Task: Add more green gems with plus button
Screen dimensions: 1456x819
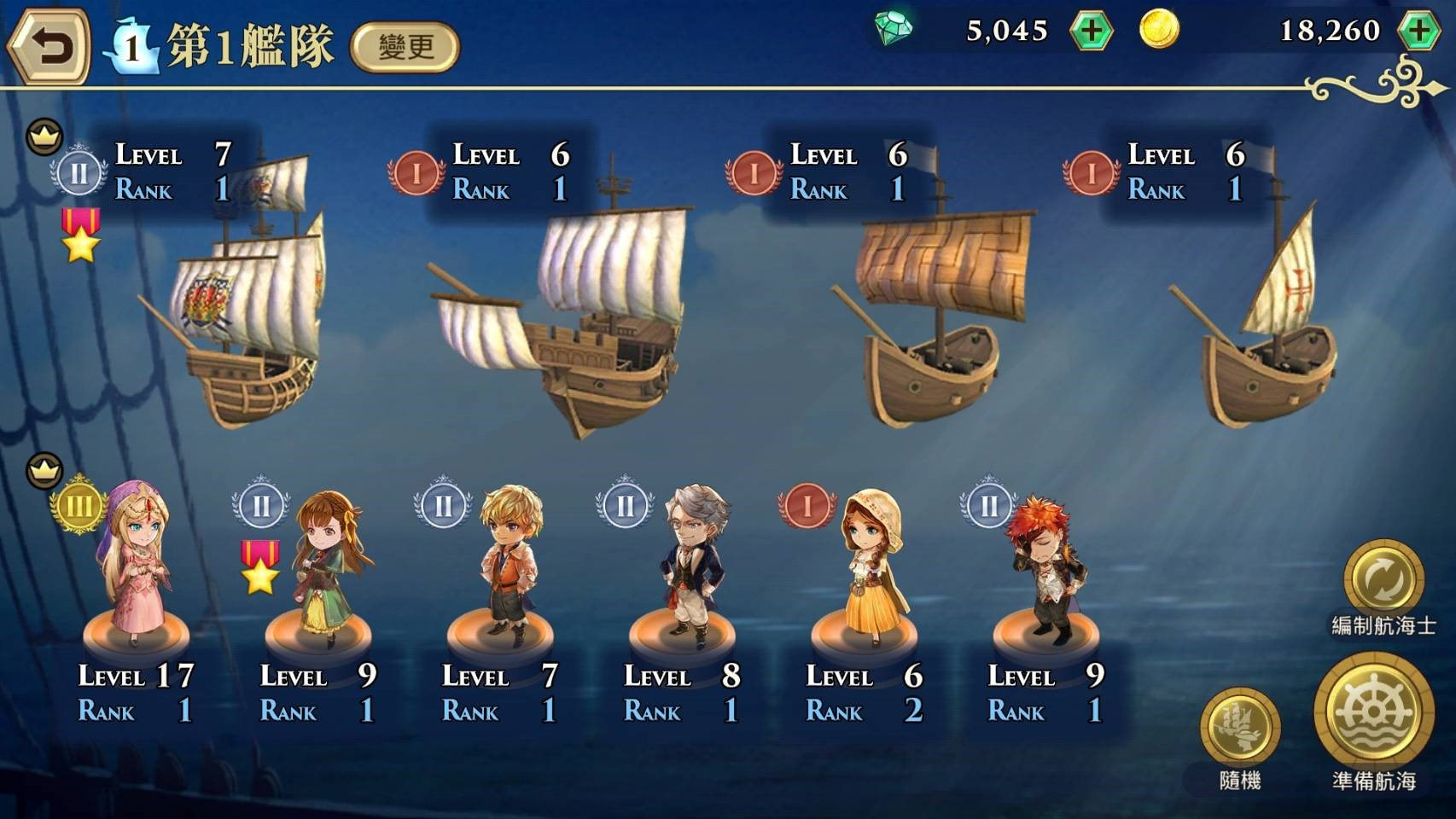Action: coord(1091,32)
